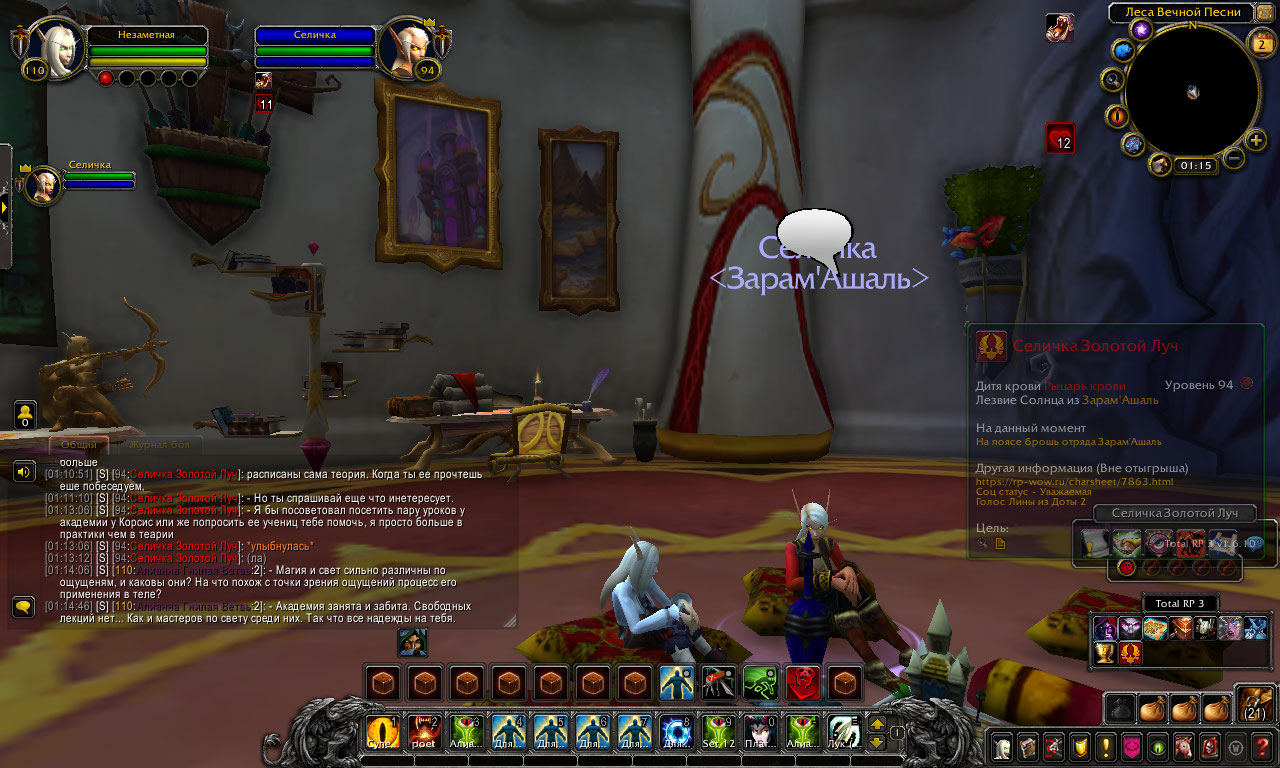Switch to the Общий chat tab
This screenshot has height=768, width=1280.
(79, 444)
